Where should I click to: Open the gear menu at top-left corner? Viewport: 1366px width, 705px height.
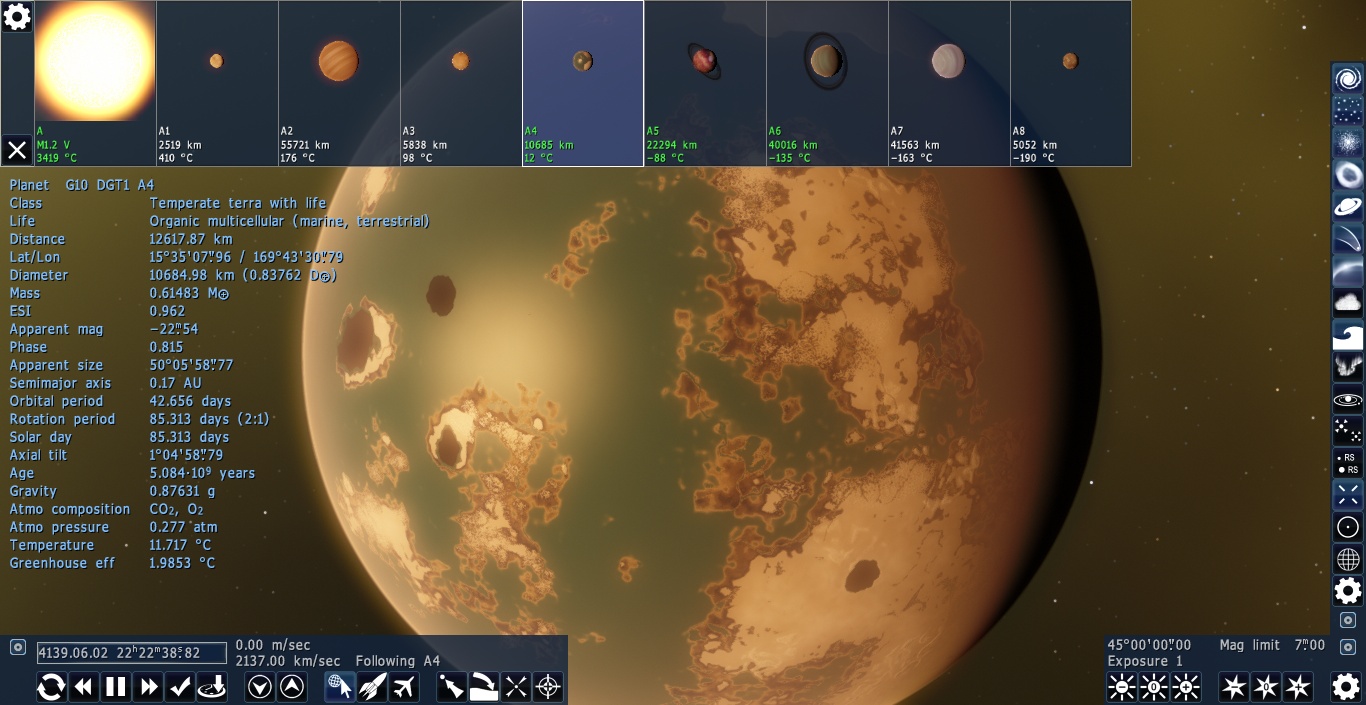[17, 16]
